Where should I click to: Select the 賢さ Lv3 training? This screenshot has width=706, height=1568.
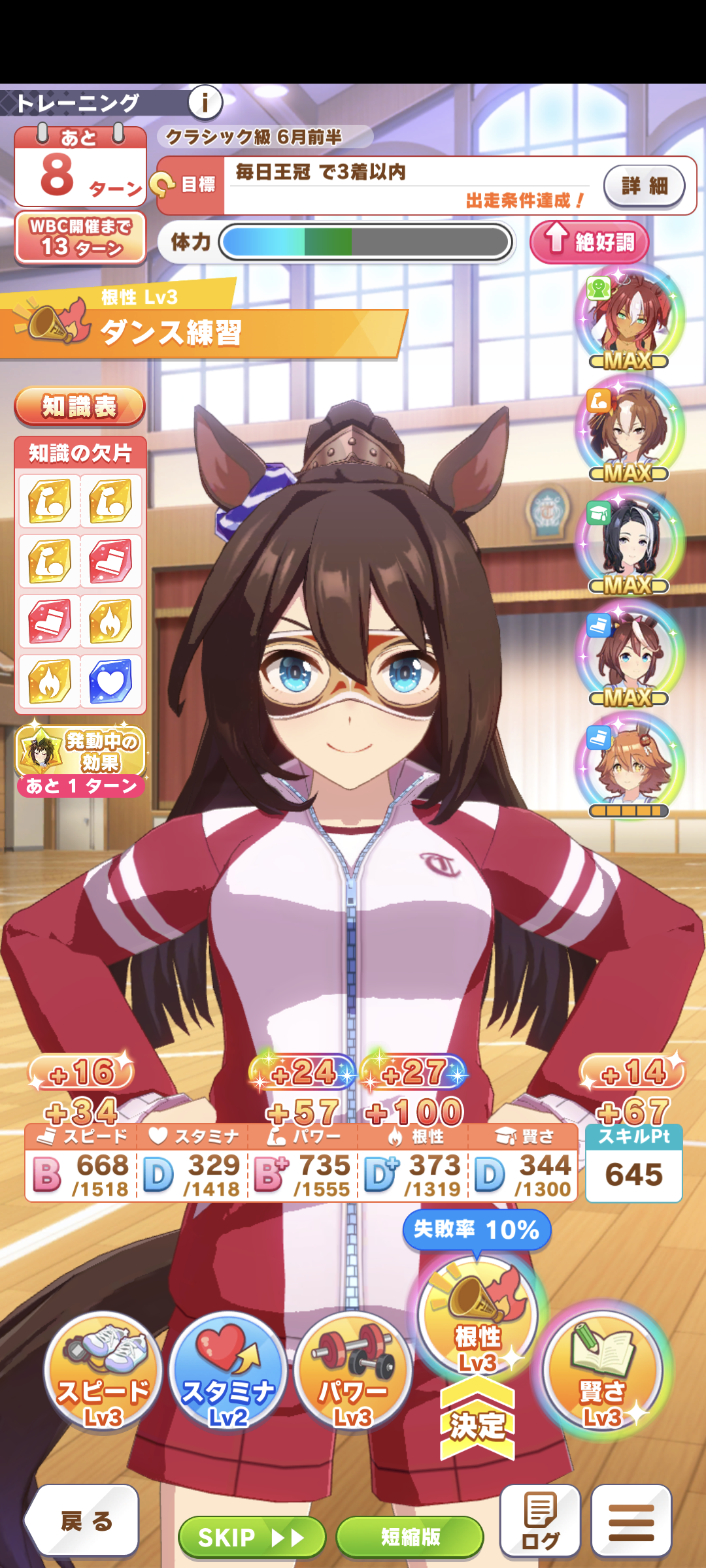[x=603, y=1372]
